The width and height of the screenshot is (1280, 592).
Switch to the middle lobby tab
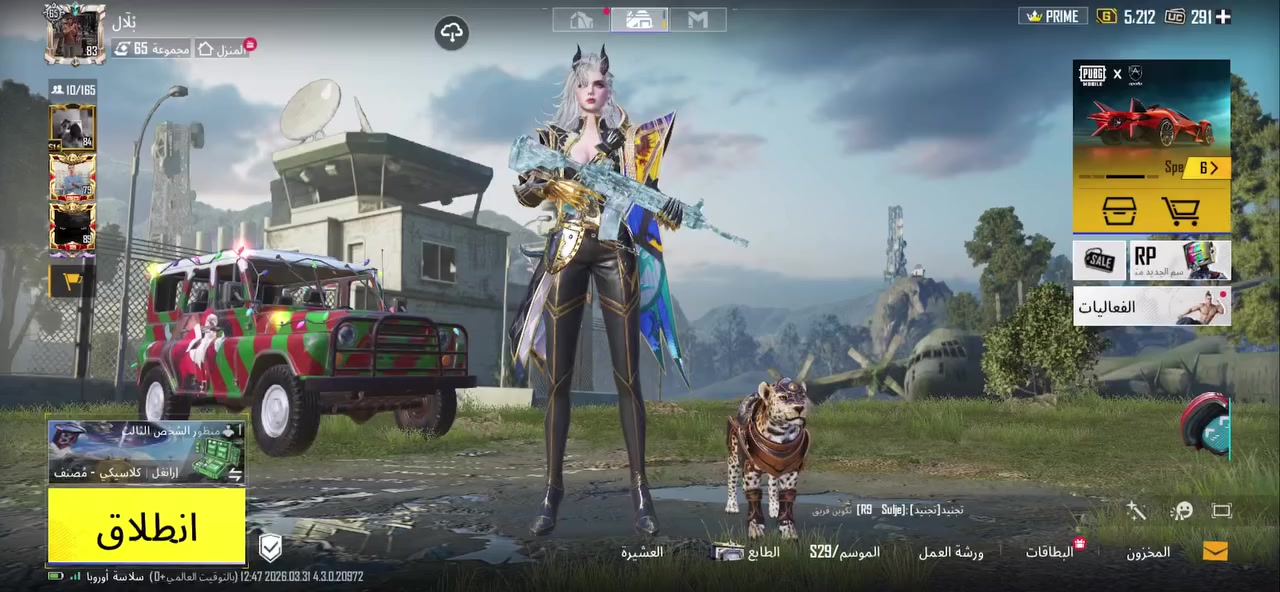click(x=639, y=19)
